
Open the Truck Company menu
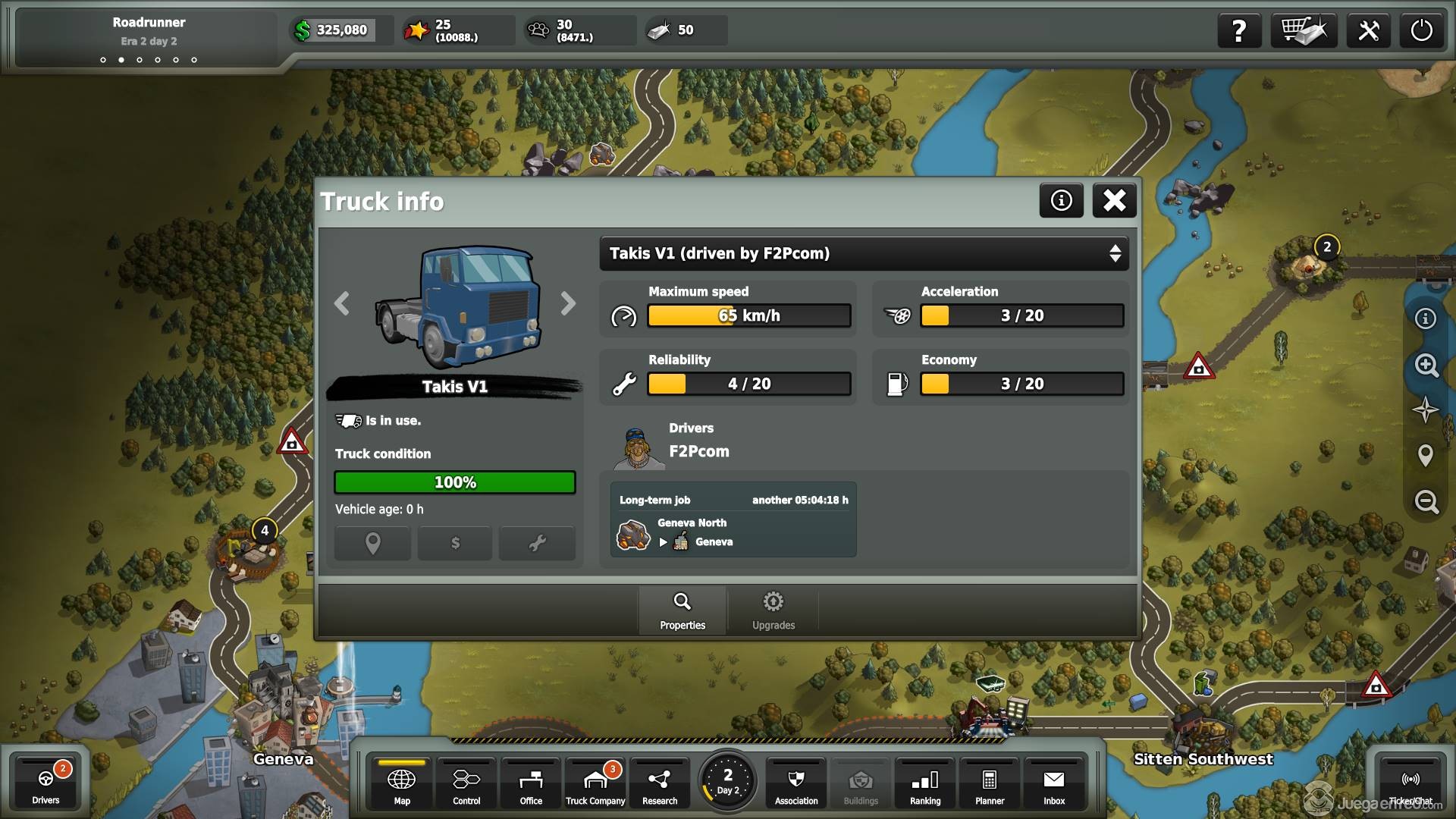(x=595, y=785)
